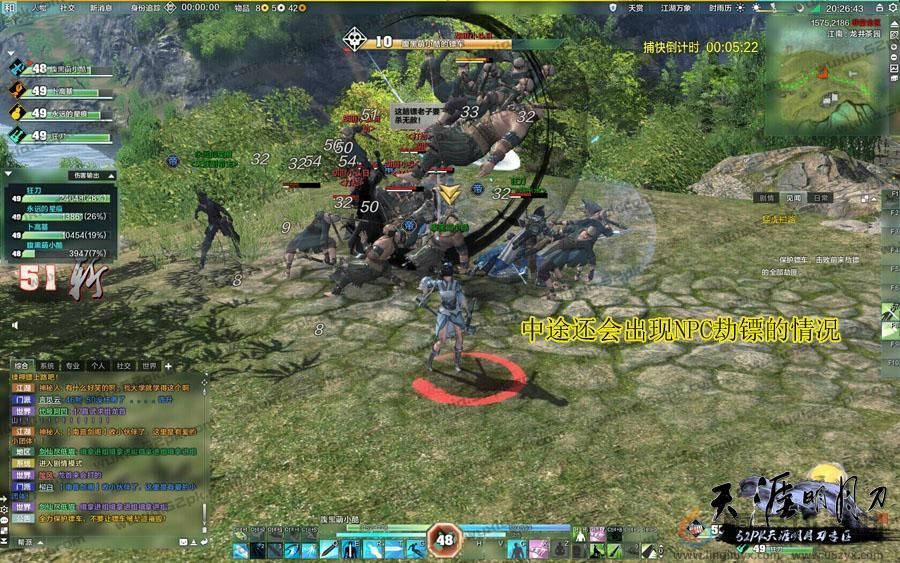
Task: Switch chat to the 系统 tab
Action: 47,366
